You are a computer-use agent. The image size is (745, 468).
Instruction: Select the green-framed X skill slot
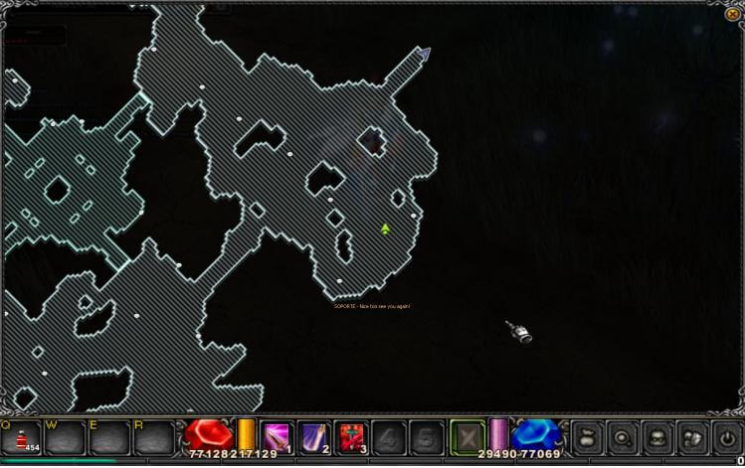(467, 437)
